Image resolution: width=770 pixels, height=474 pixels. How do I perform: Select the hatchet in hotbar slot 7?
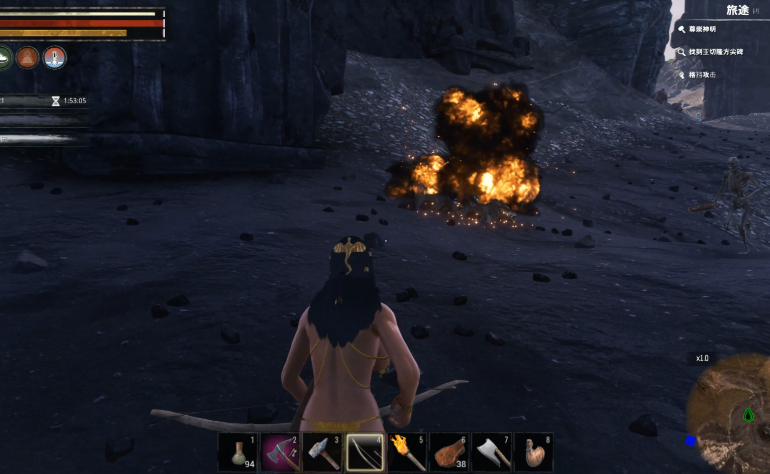point(492,453)
